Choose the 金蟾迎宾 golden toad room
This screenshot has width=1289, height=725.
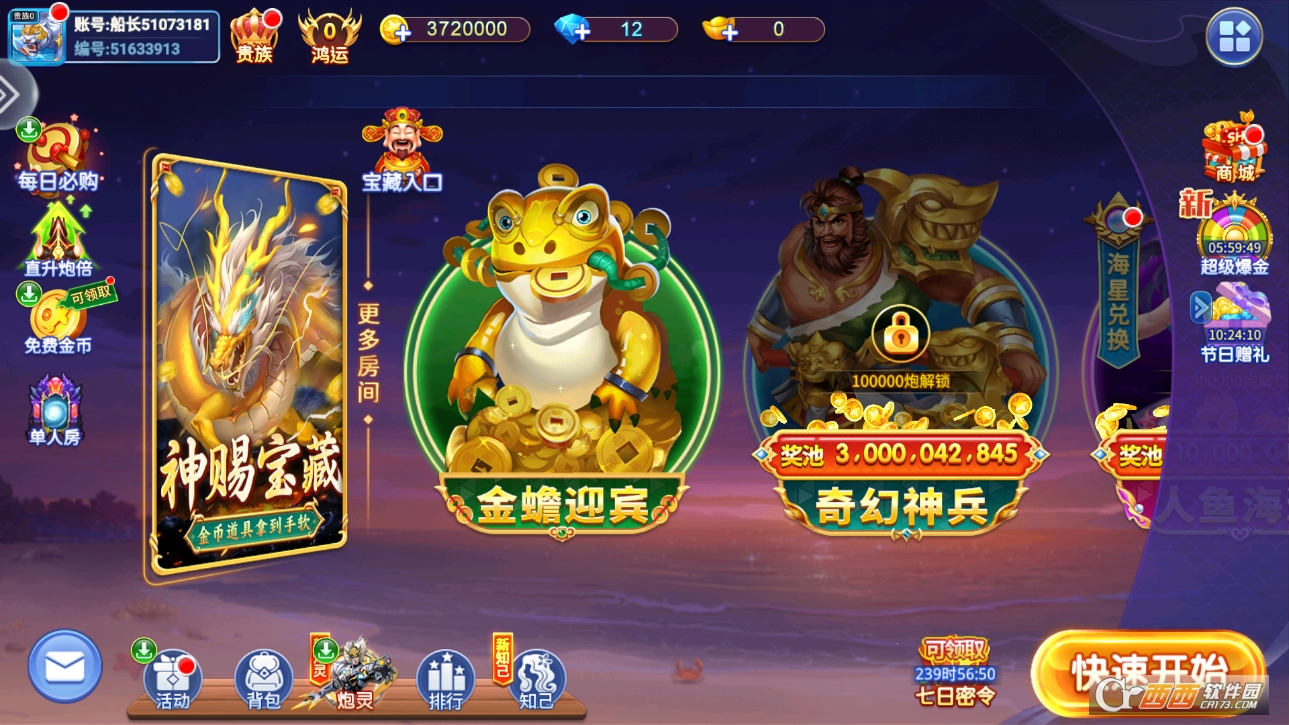[561, 360]
